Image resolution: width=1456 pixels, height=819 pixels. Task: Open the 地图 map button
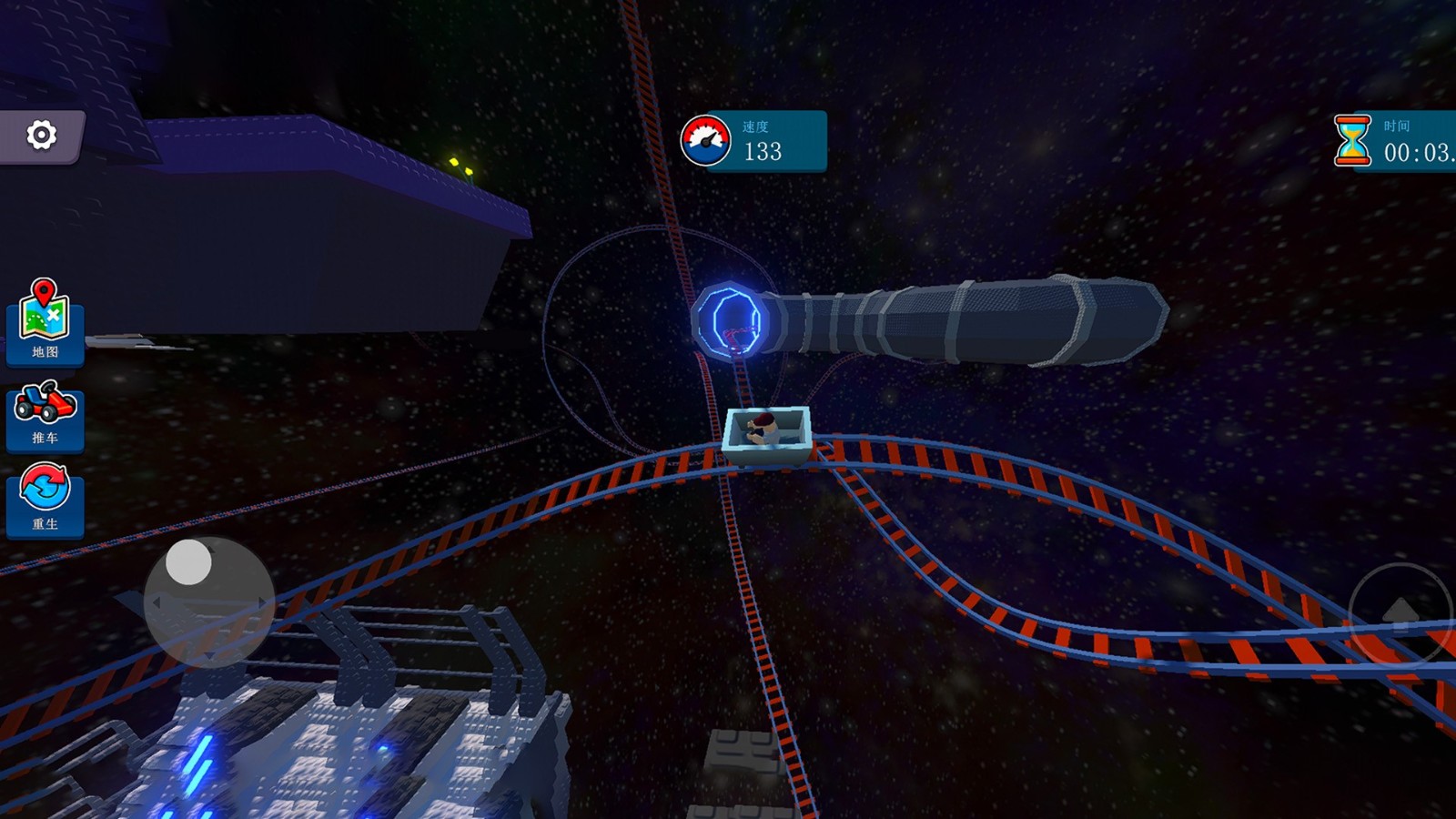(45, 322)
